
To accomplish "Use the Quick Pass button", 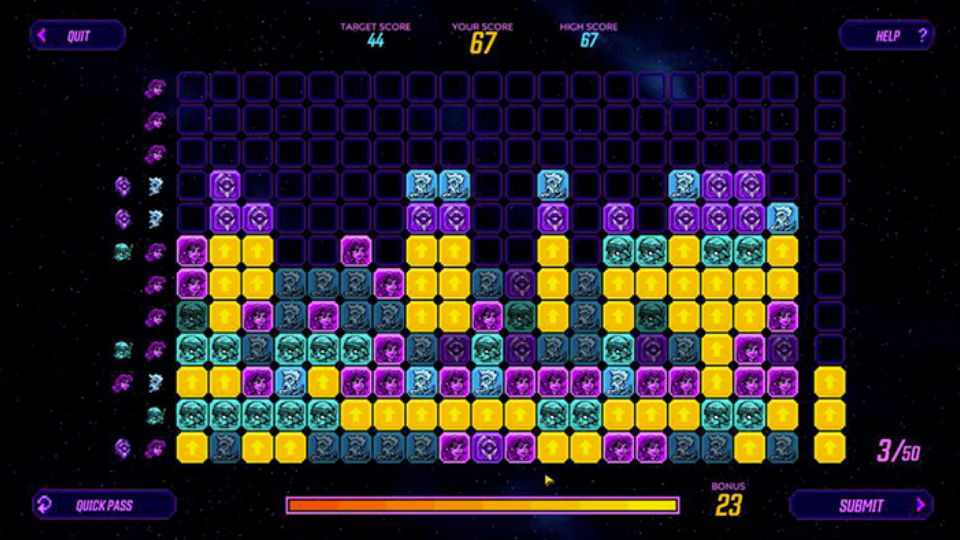I will click(x=104, y=505).
